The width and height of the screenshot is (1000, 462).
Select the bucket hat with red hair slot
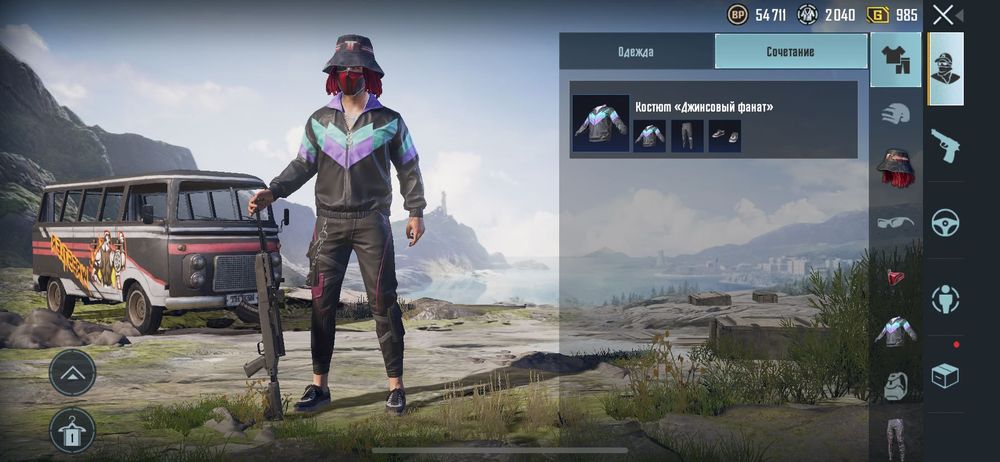tap(896, 167)
